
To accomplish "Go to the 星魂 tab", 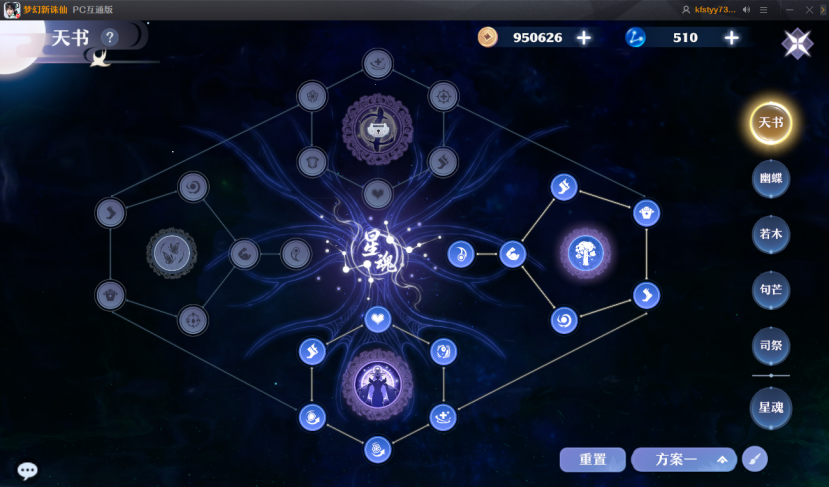I will (771, 407).
